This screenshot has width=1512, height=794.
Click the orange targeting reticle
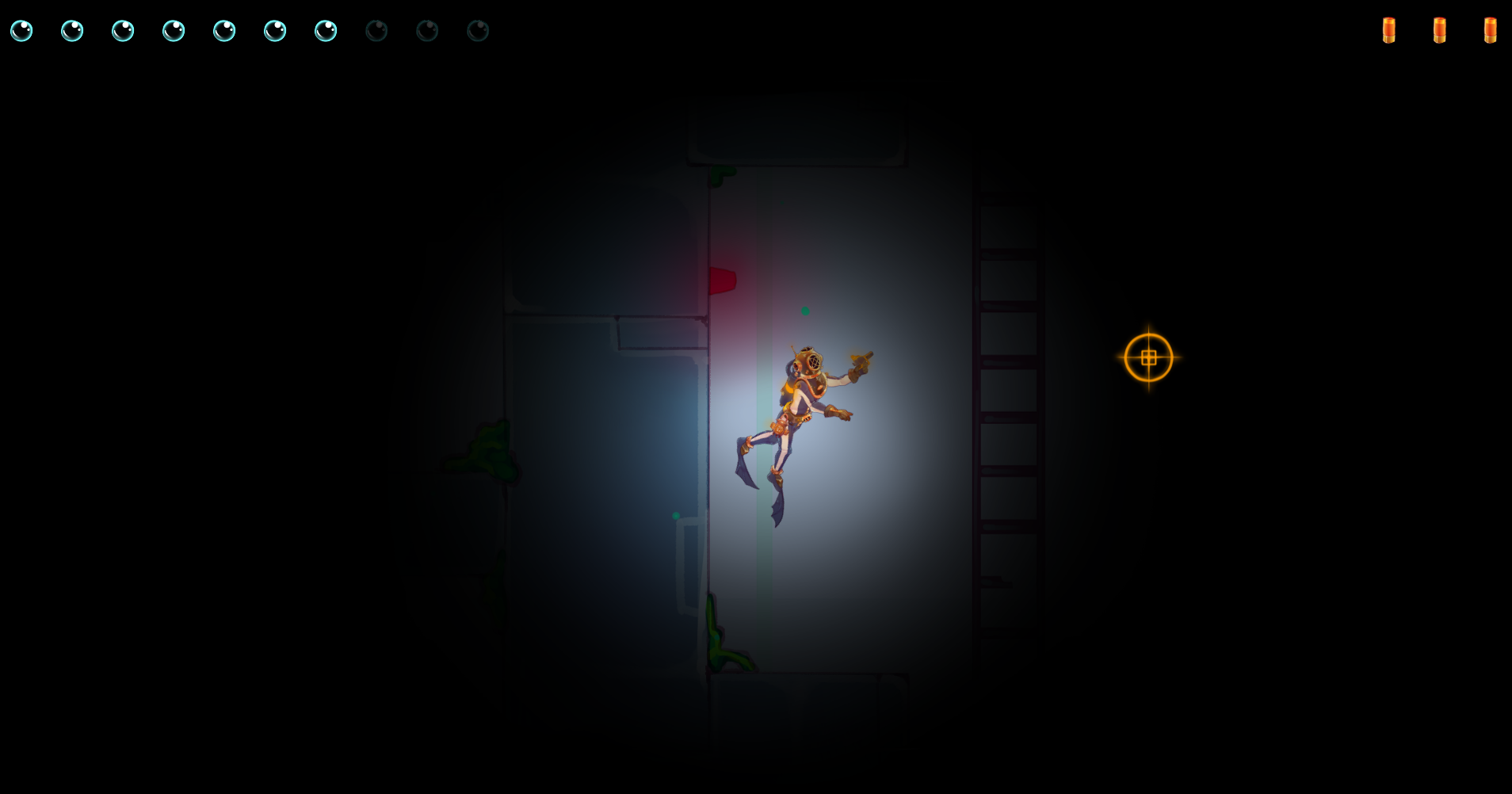(x=1149, y=357)
